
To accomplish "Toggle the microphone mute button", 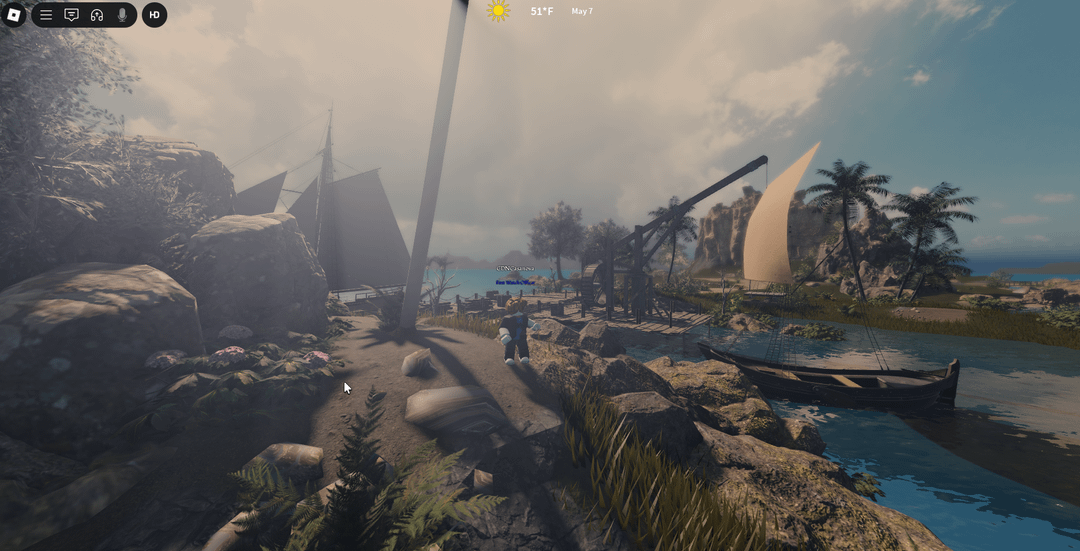I will click(x=122, y=15).
